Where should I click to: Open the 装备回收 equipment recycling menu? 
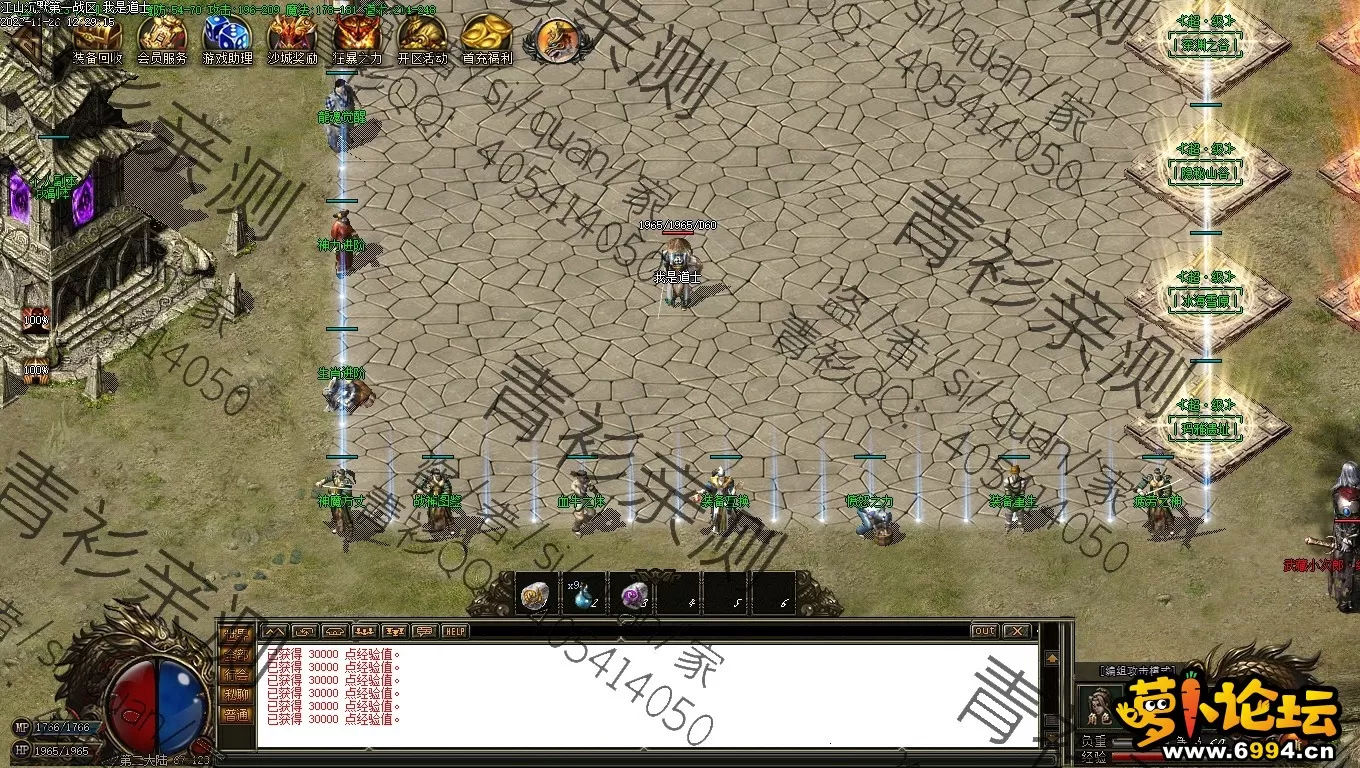pos(97,38)
